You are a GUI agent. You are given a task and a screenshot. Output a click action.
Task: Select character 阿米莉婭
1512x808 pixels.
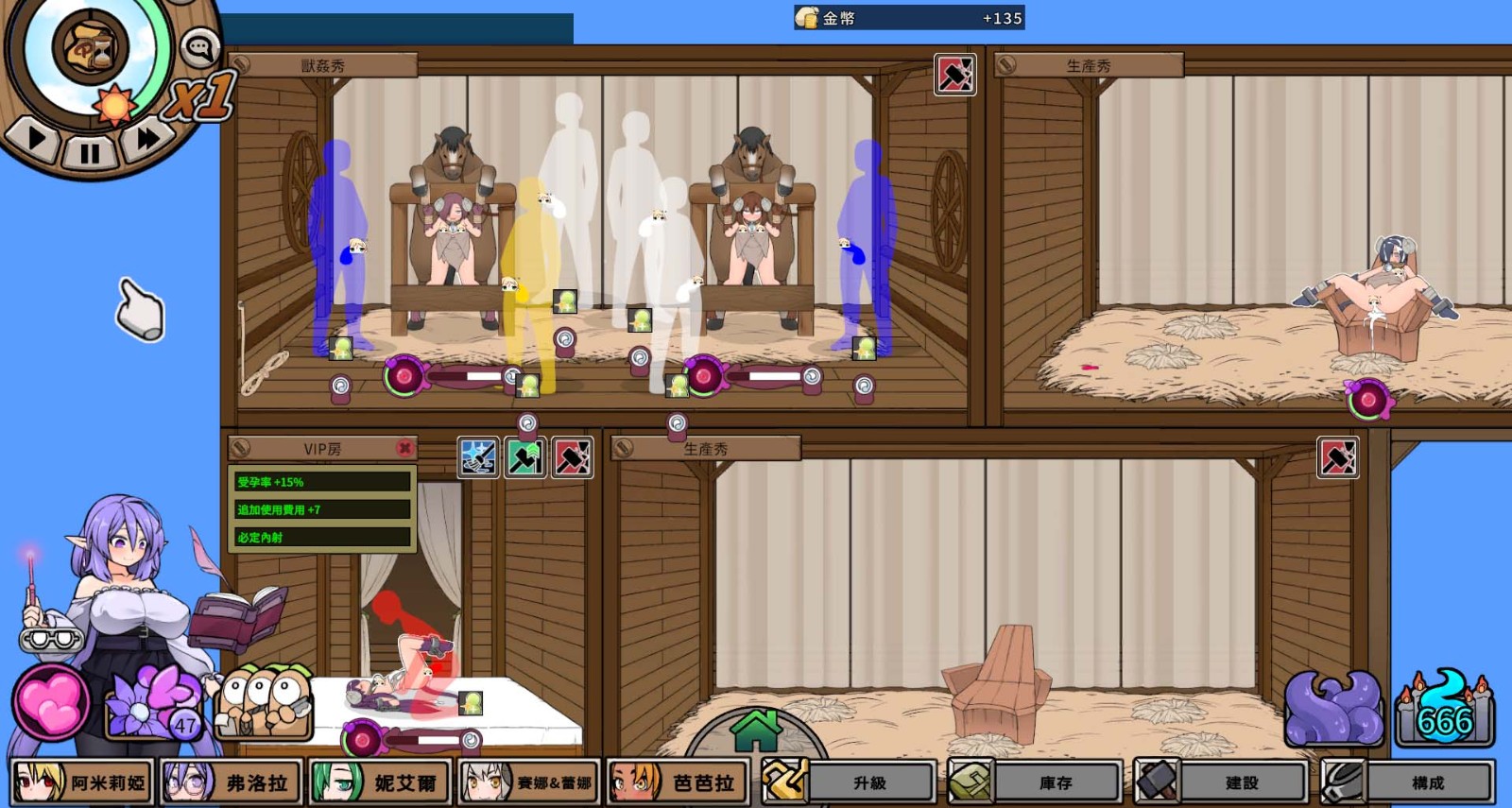[82, 782]
